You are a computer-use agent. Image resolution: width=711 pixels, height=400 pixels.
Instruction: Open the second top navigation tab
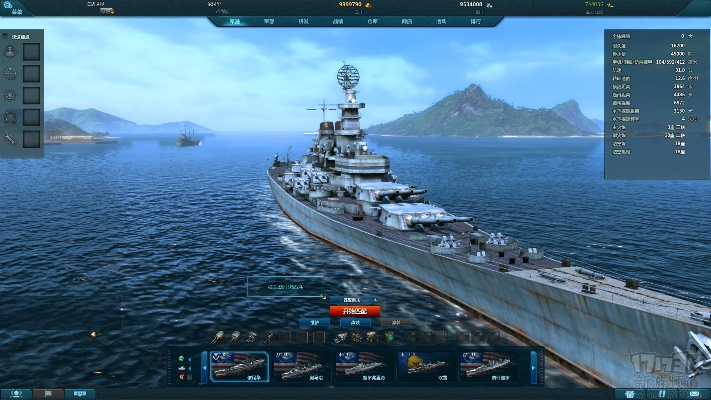[269, 20]
